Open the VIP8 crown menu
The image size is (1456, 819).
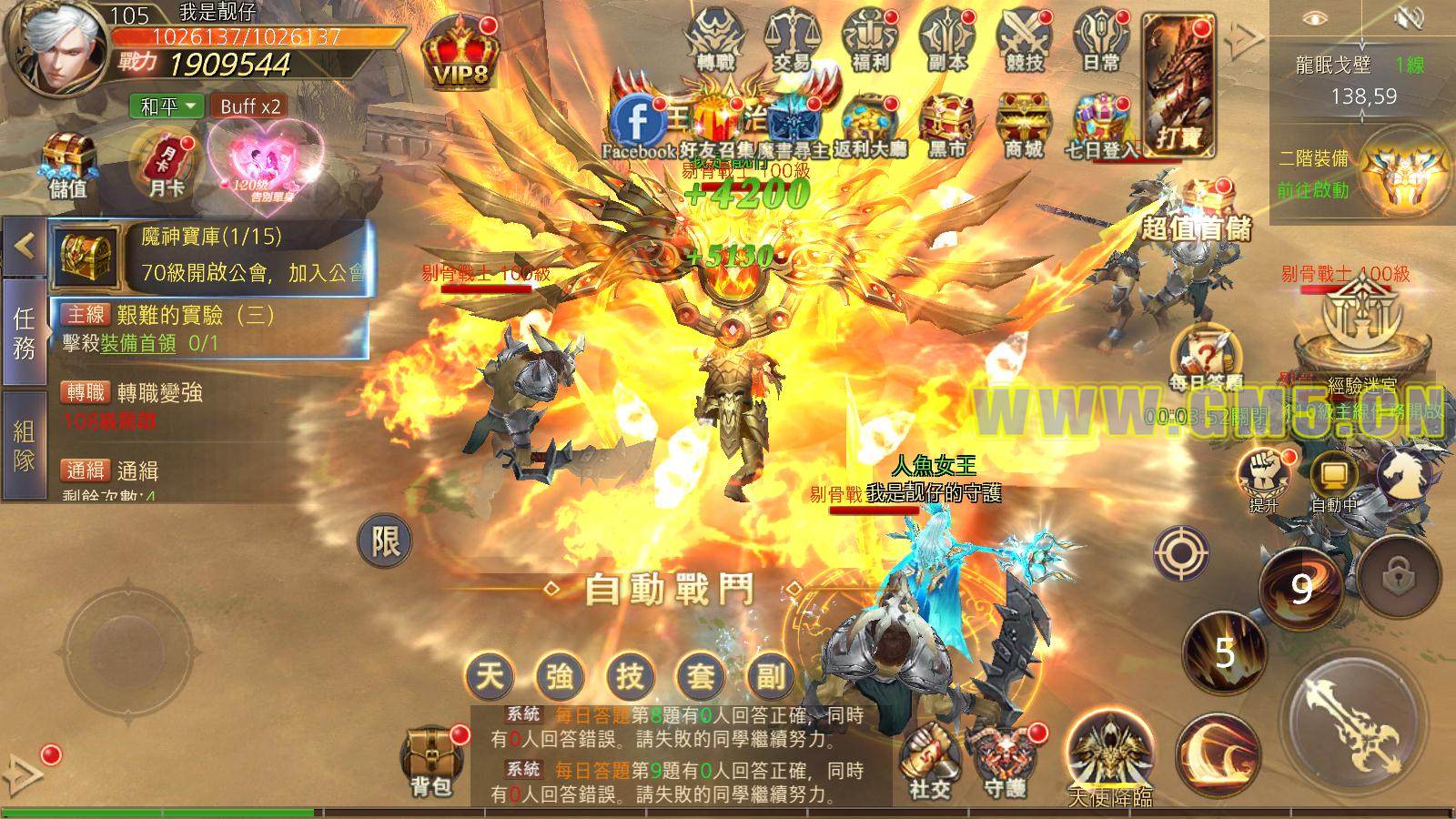point(461,53)
